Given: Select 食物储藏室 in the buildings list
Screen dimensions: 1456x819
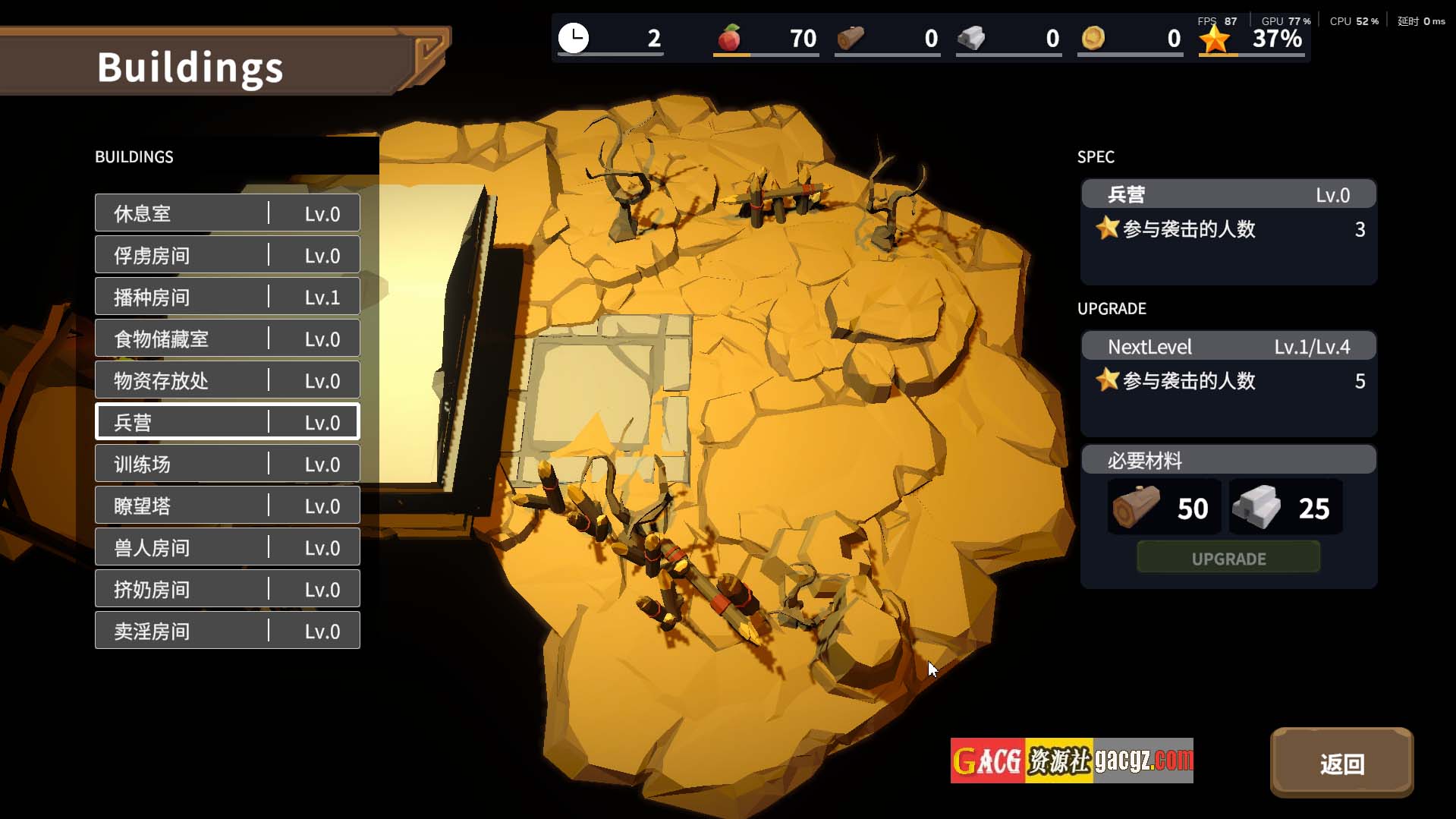Looking at the screenshot, I should tap(227, 339).
